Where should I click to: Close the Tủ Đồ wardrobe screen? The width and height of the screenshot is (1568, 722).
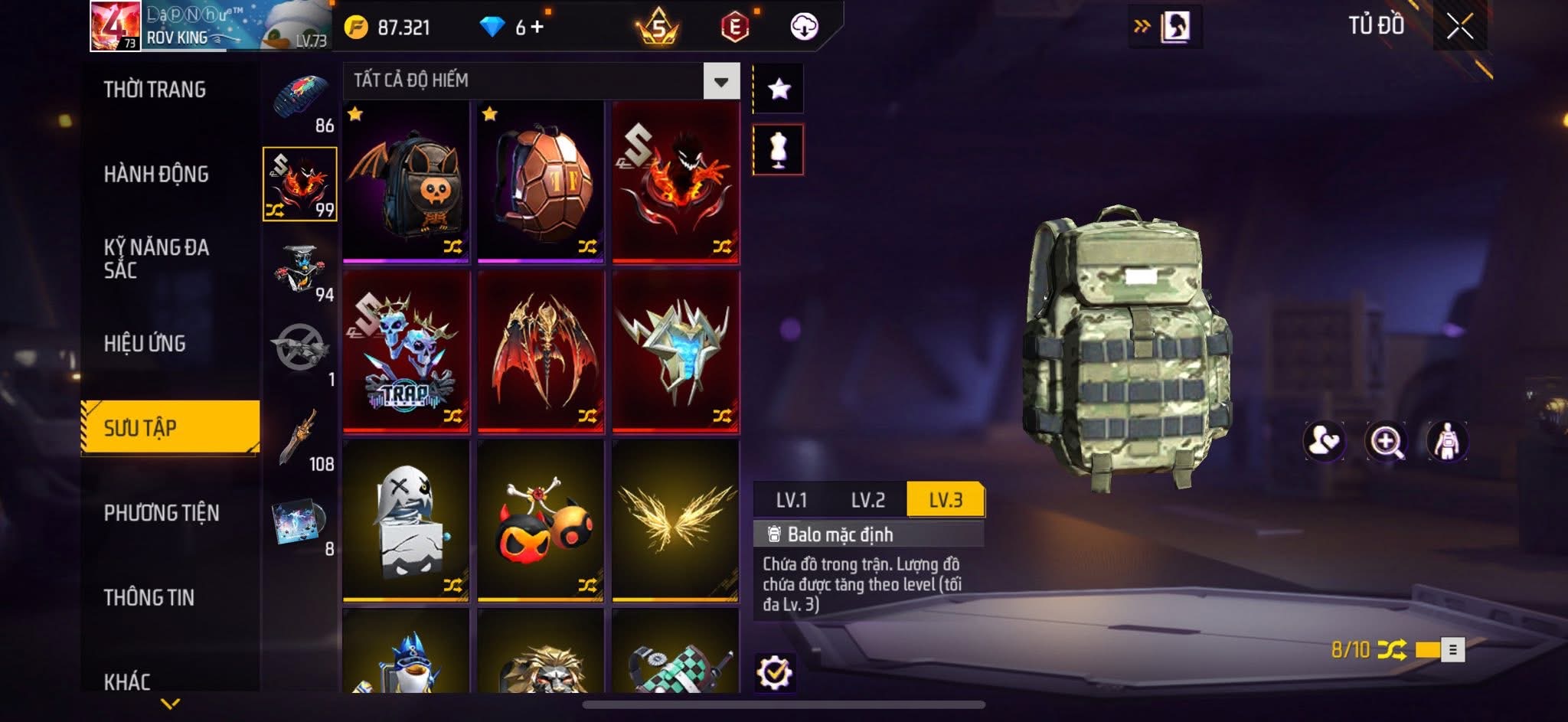[x=1459, y=27]
